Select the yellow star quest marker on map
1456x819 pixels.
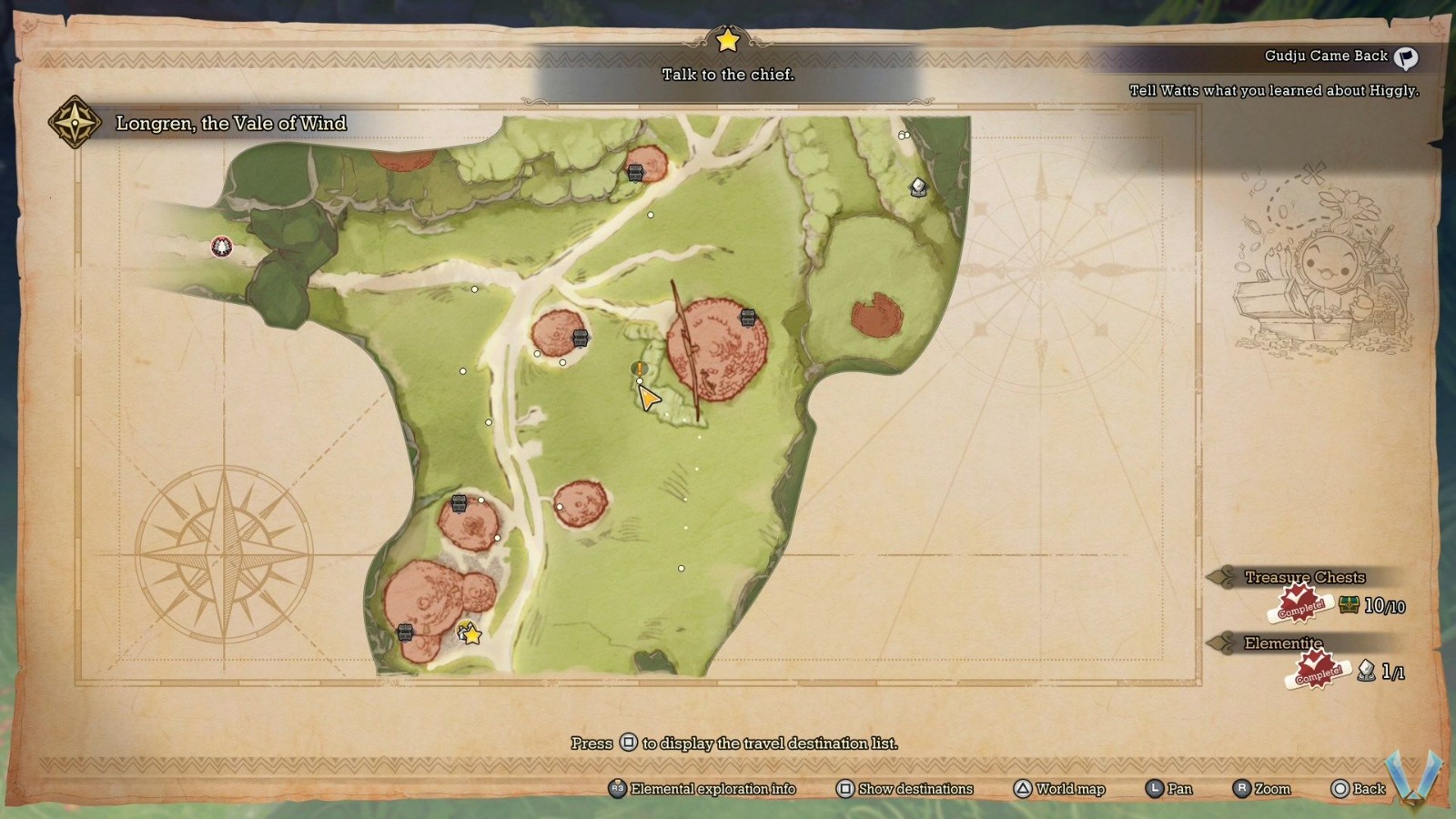[x=470, y=633]
